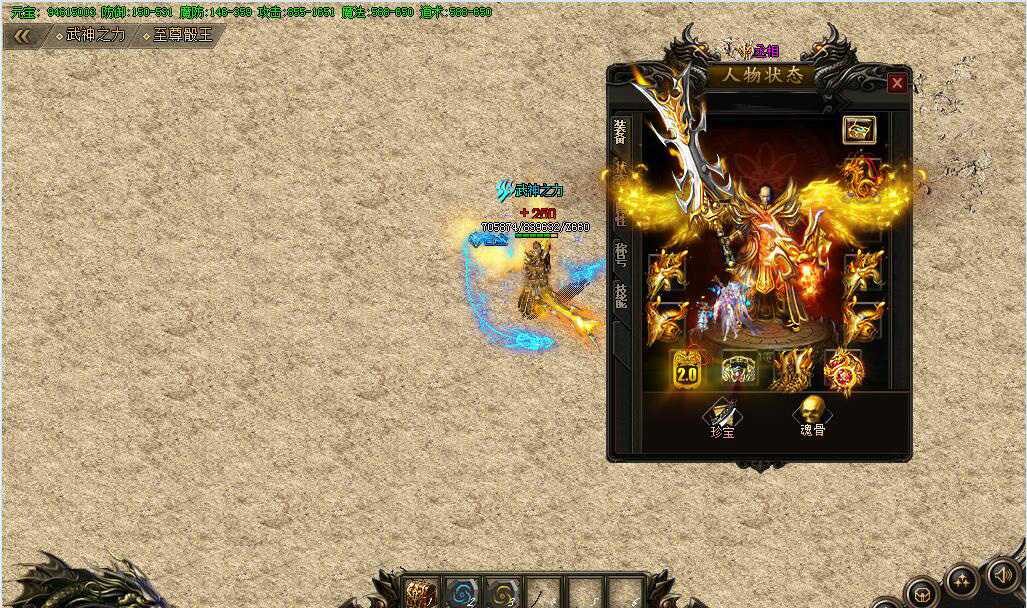The image size is (1027, 608).
Task: Select the ring equipment slot
Action: [x=740, y=370]
